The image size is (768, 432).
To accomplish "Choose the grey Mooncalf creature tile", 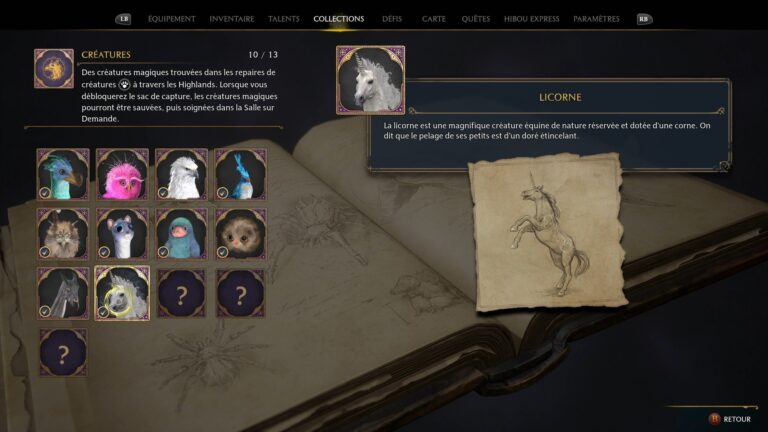I will pos(122,233).
